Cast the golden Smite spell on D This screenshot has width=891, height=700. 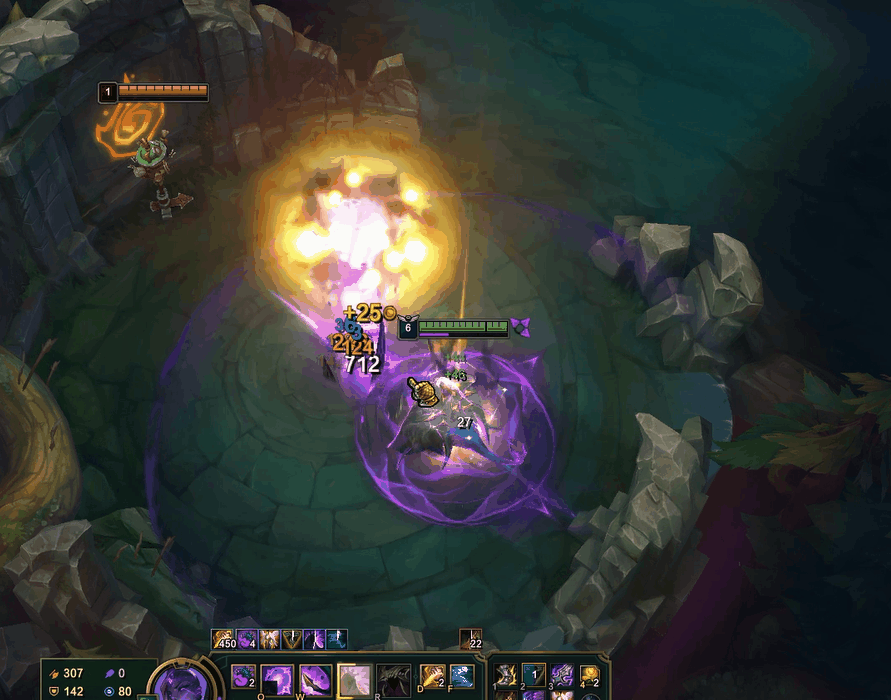[x=432, y=677]
